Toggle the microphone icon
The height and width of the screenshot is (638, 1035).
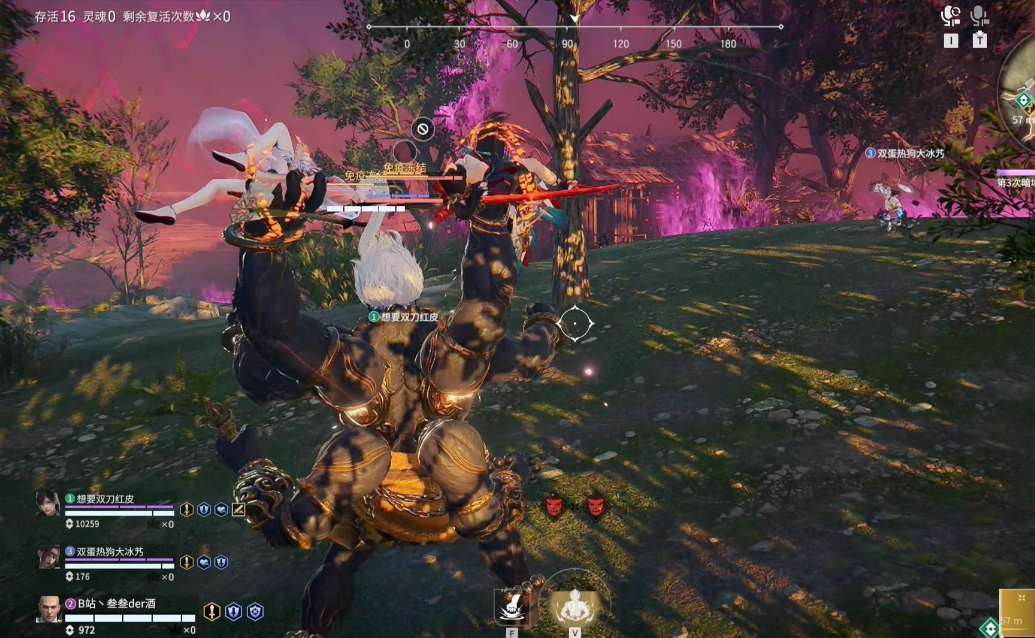(x=979, y=15)
